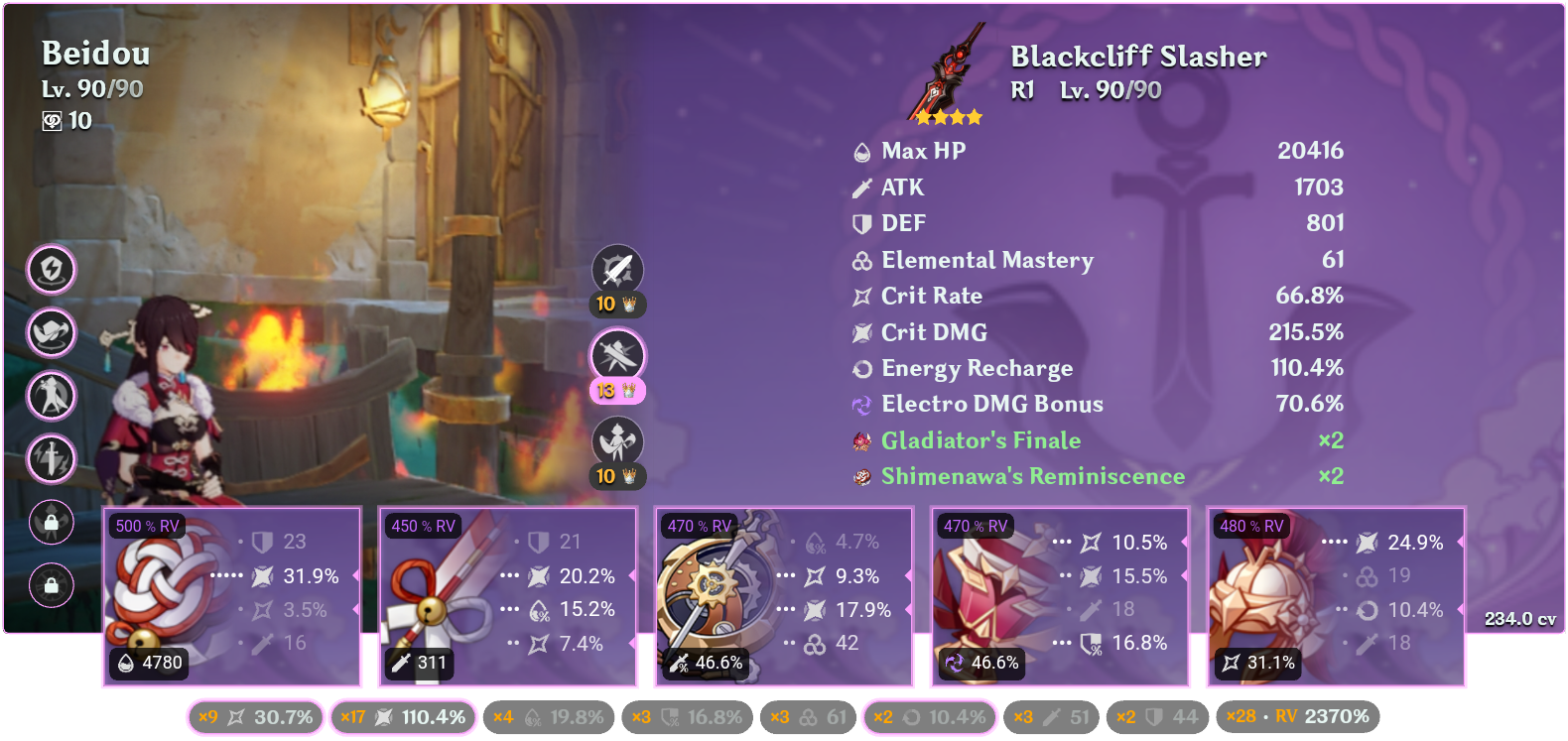Toggle the second lock icon in the sidebar
Screen dimensions: 1568x741
click(x=51, y=583)
